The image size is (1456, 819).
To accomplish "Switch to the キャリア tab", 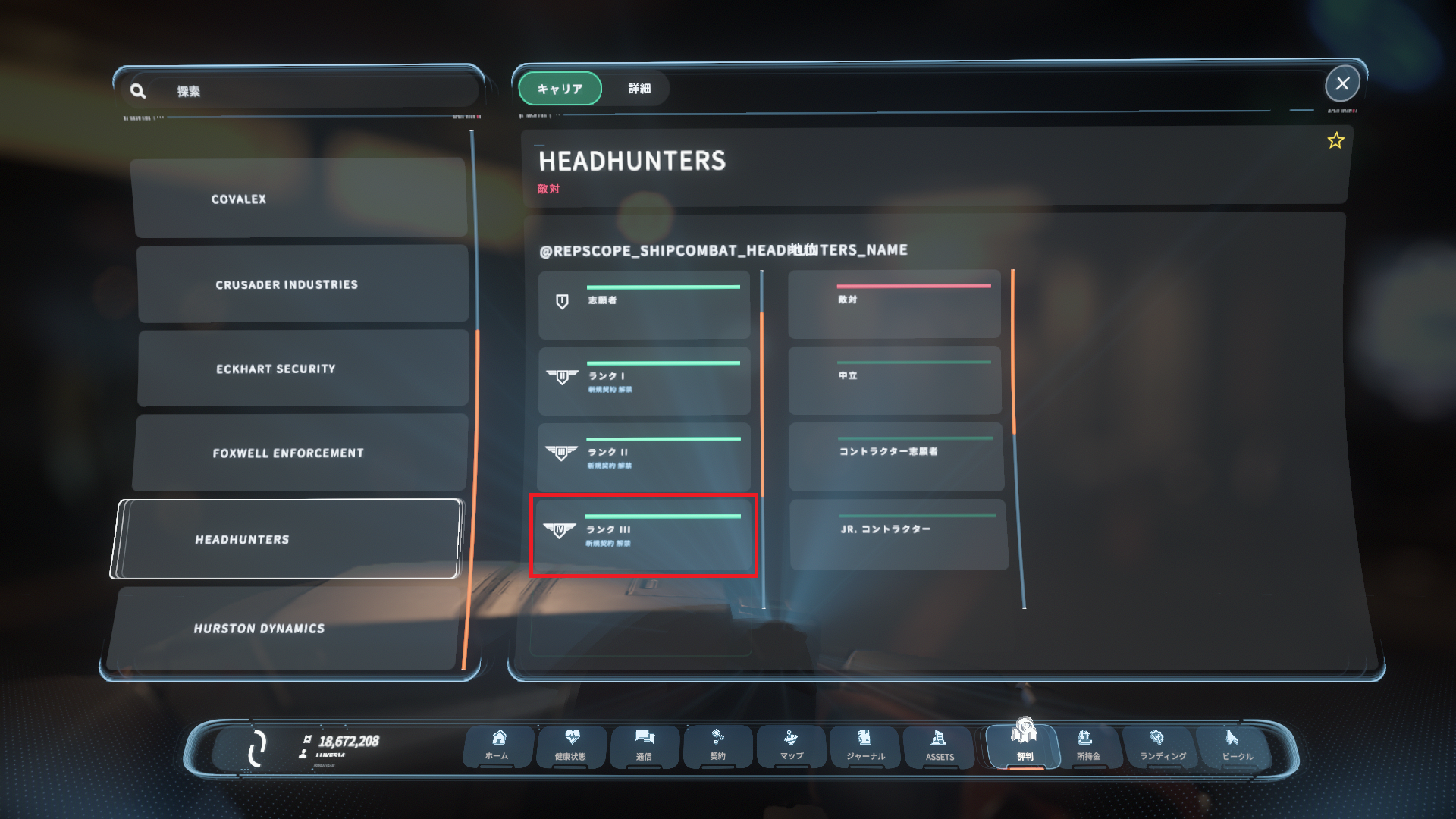I will pos(559,89).
